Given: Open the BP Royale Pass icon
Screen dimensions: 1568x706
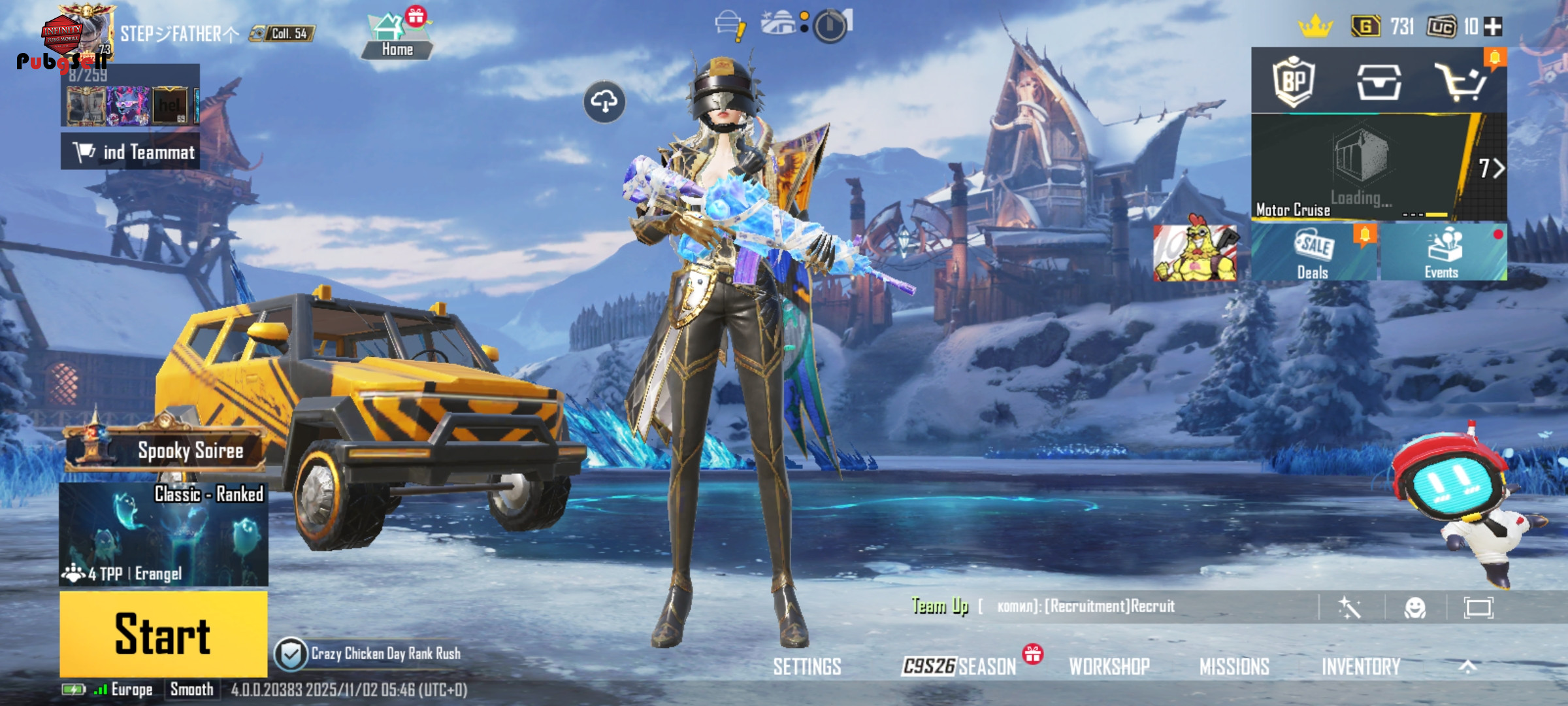Looking at the screenshot, I should (x=1294, y=82).
